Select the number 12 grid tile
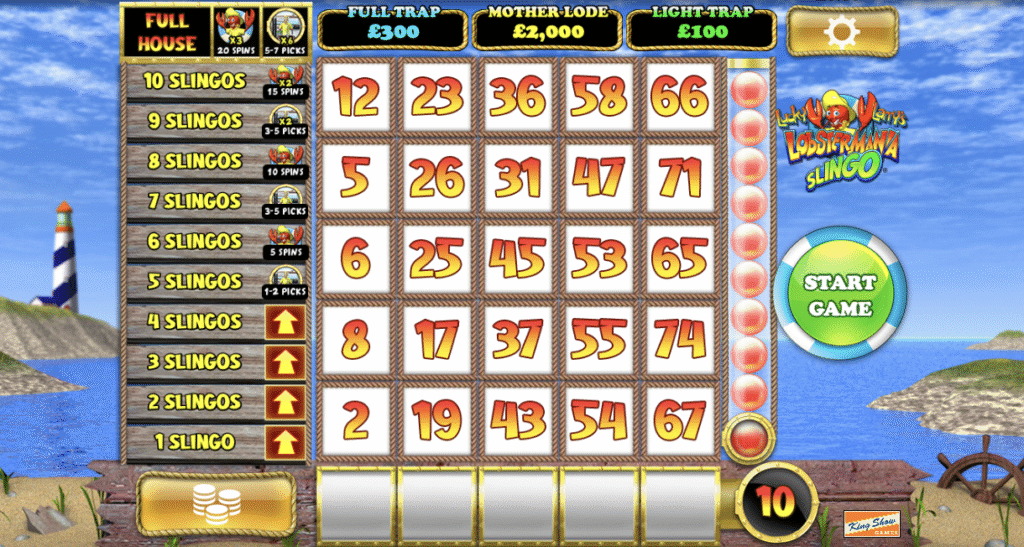1024x547 pixels. [x=355, y=97]
